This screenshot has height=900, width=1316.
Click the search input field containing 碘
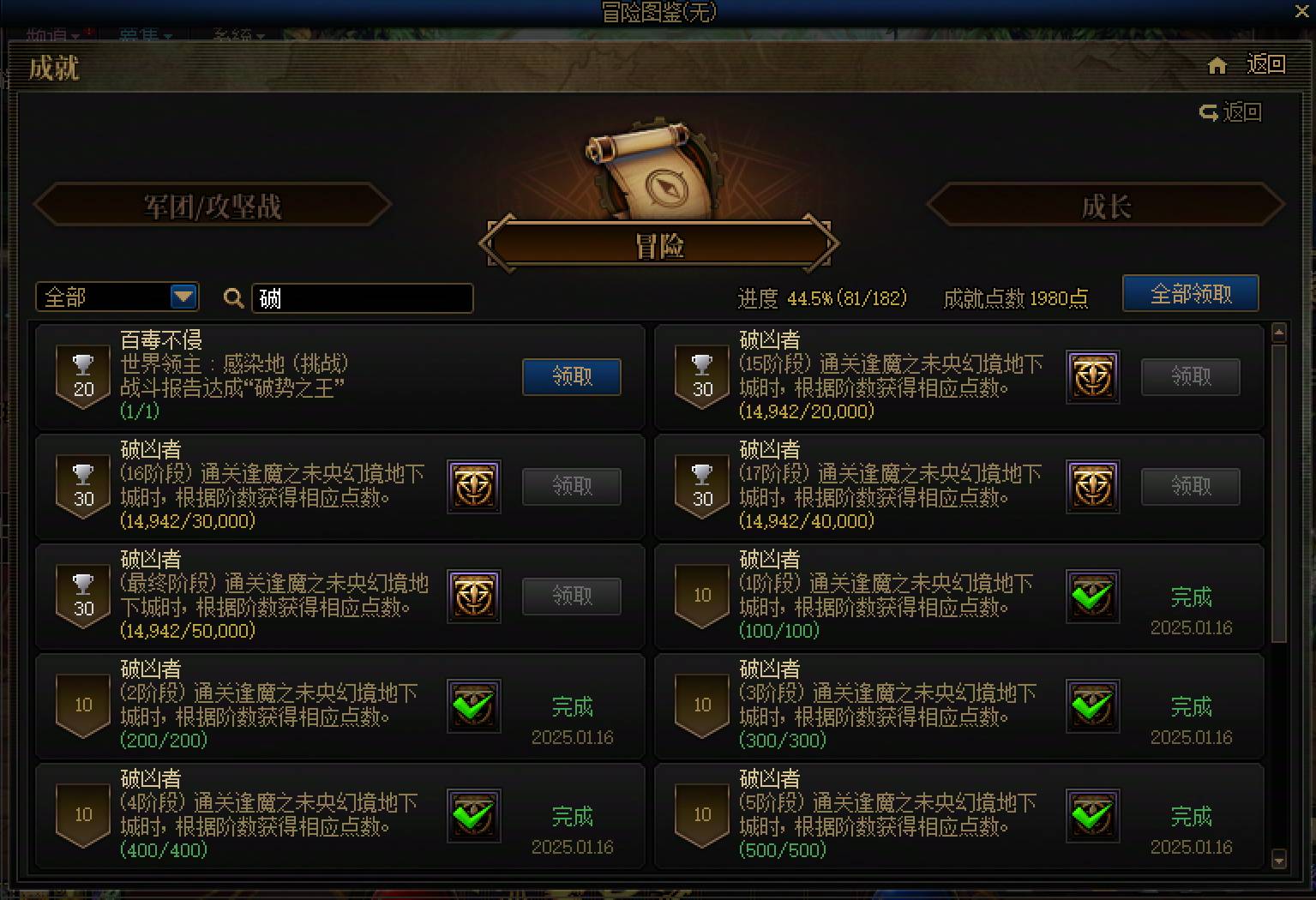(360, 298)
